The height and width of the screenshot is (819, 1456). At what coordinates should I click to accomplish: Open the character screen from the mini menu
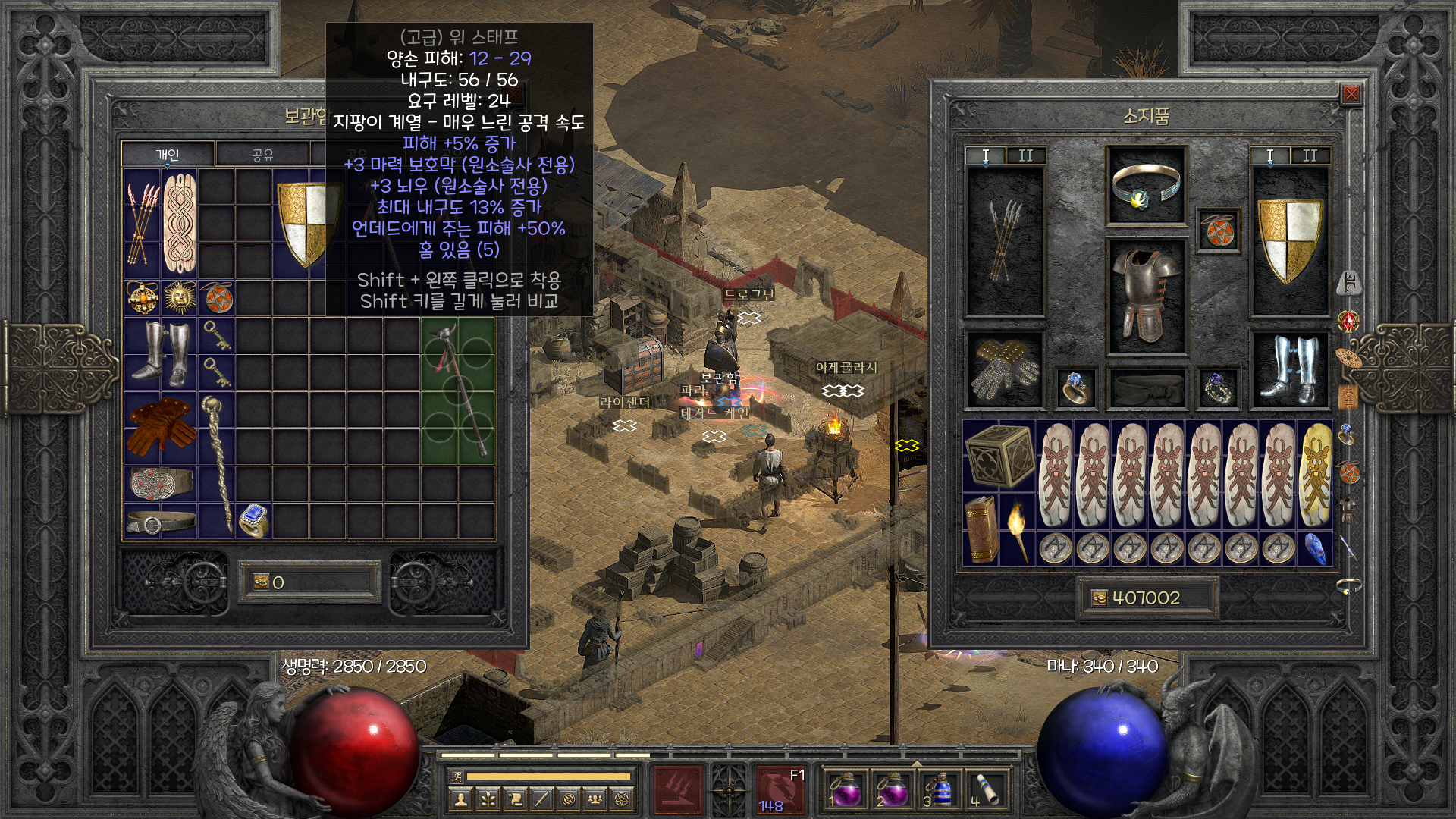[x=459, y=799]
